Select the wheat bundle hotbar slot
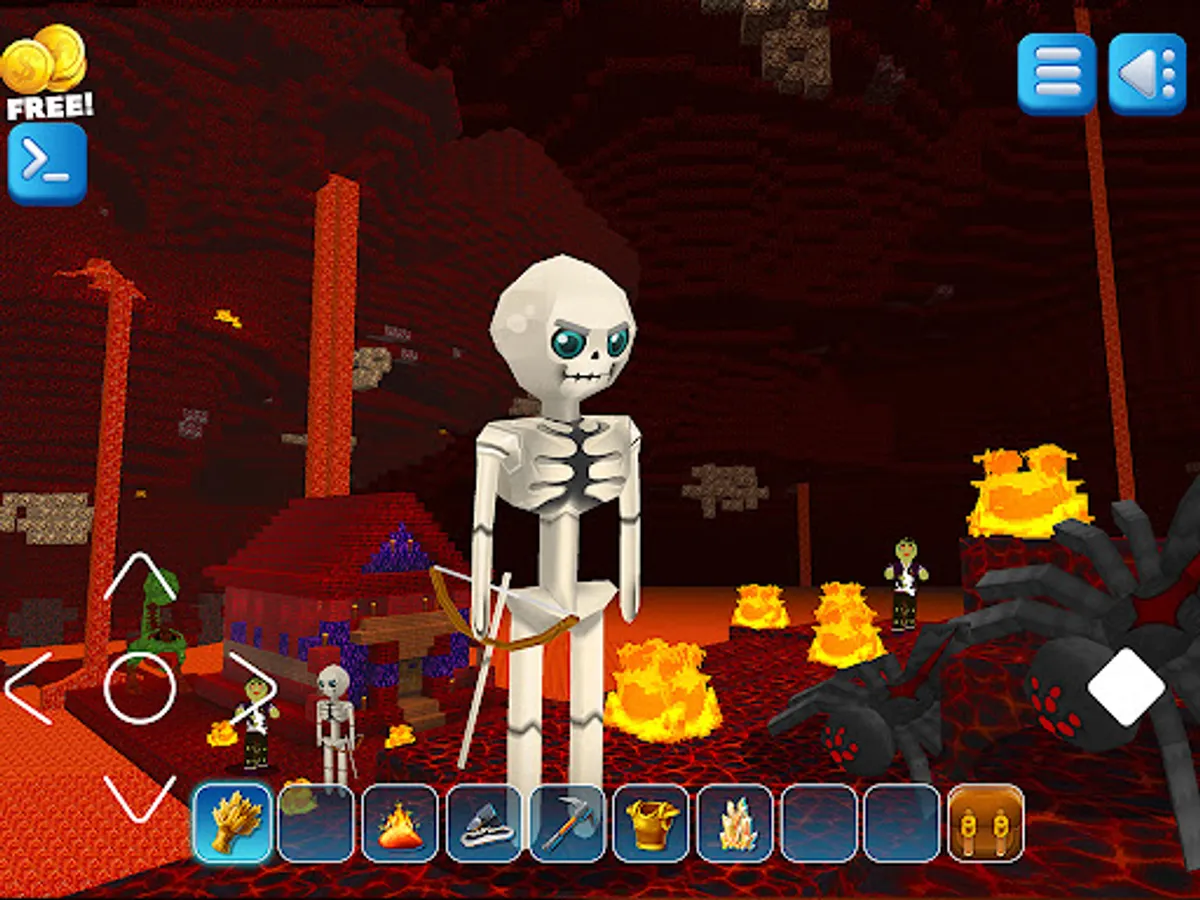 pyautogui.click(x=232, y=823)
